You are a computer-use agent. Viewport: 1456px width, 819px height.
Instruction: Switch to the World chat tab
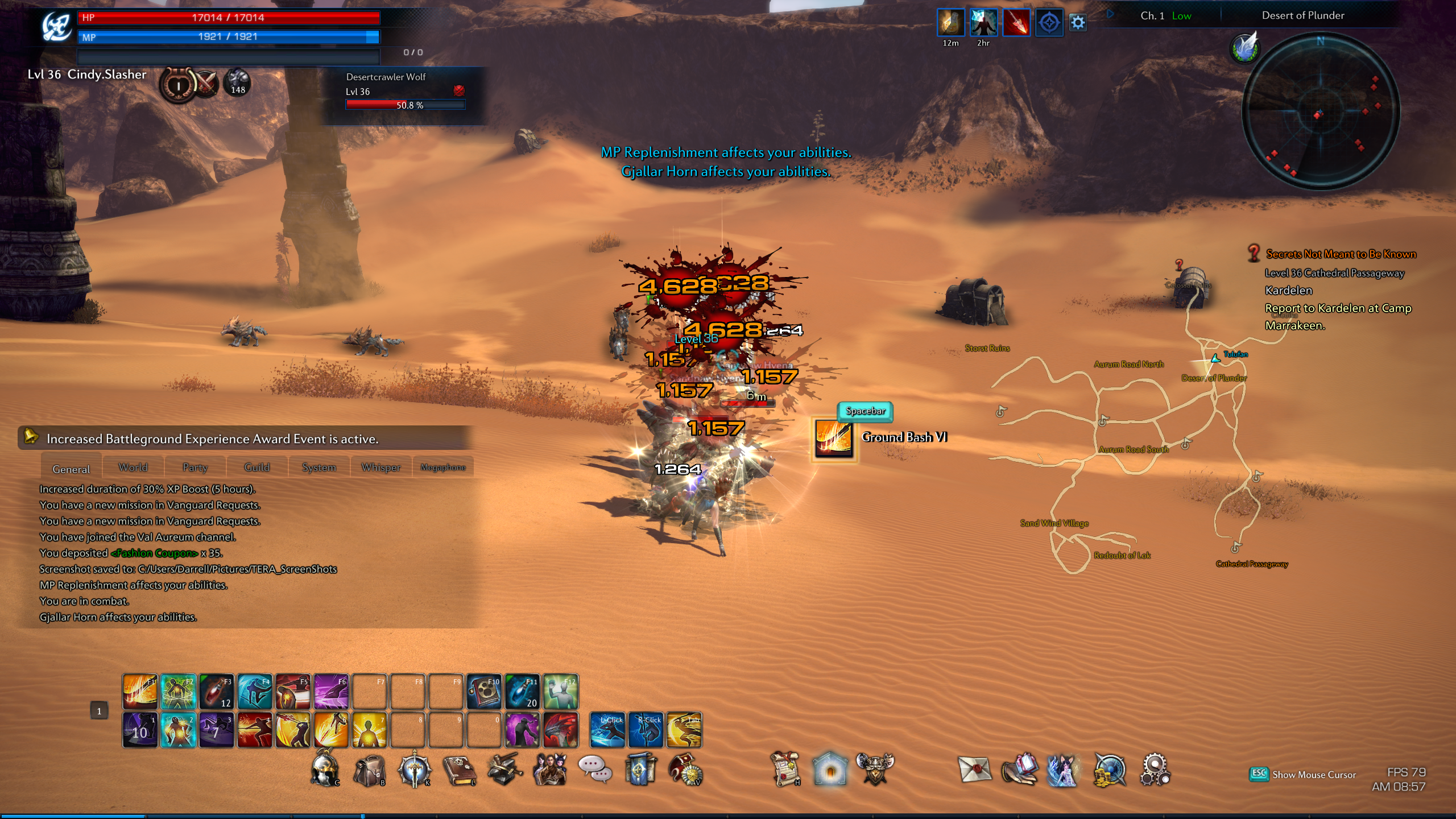pyautogui.click(x=133, y=468)
